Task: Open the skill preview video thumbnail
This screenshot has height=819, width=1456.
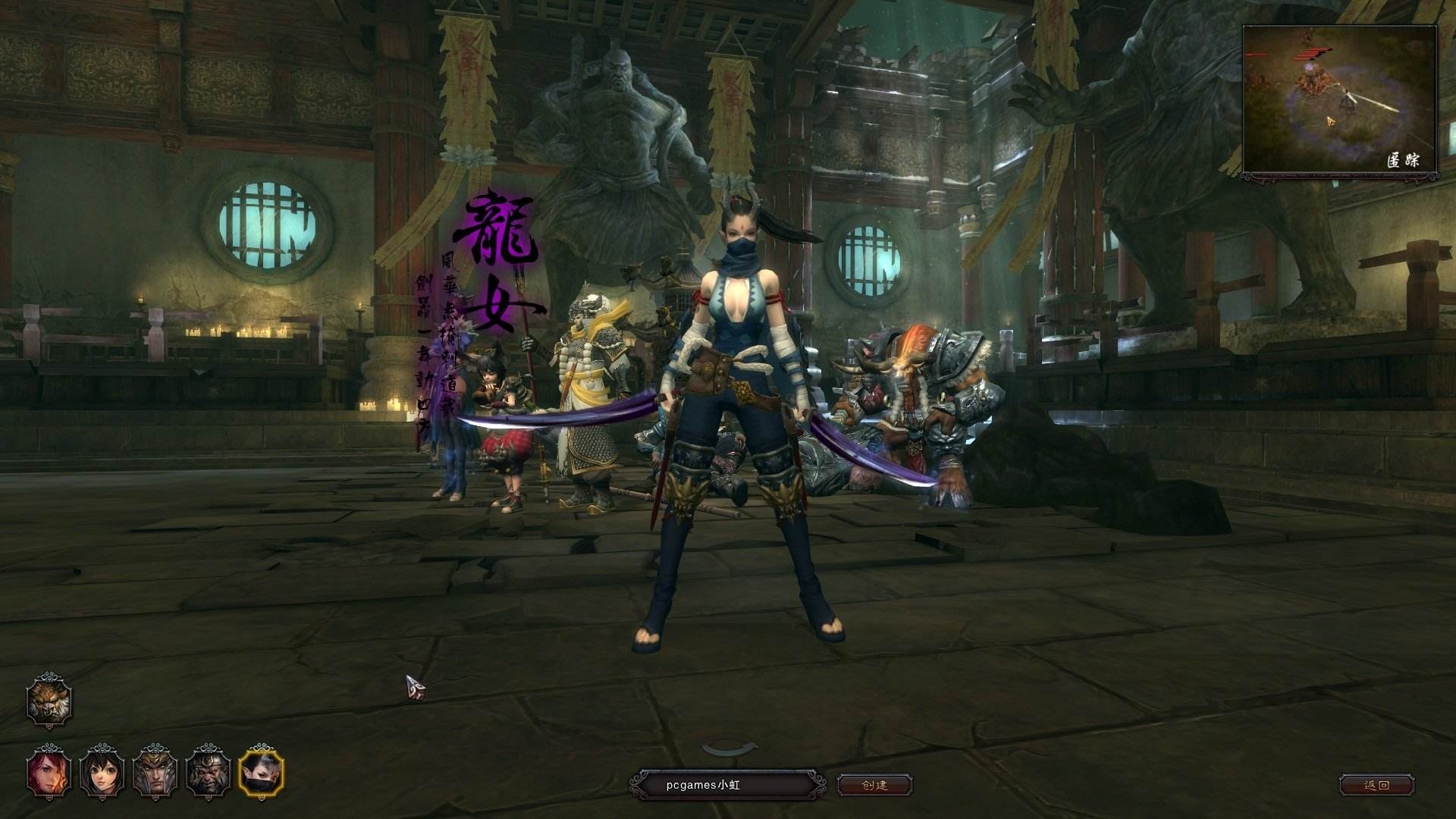Action: pos(1339,99)
